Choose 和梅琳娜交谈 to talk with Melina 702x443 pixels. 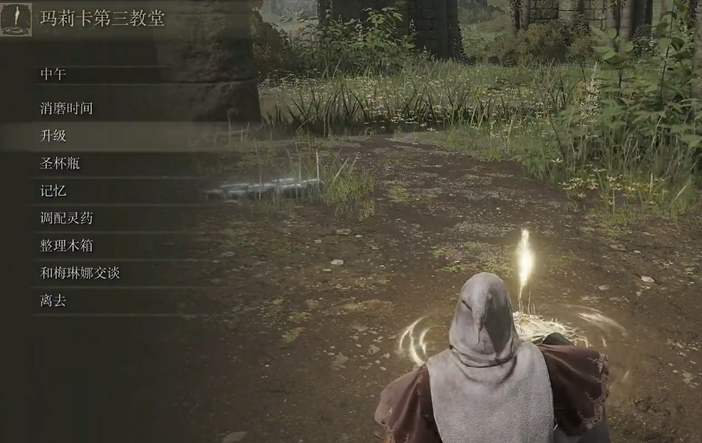tap(80, 272)
